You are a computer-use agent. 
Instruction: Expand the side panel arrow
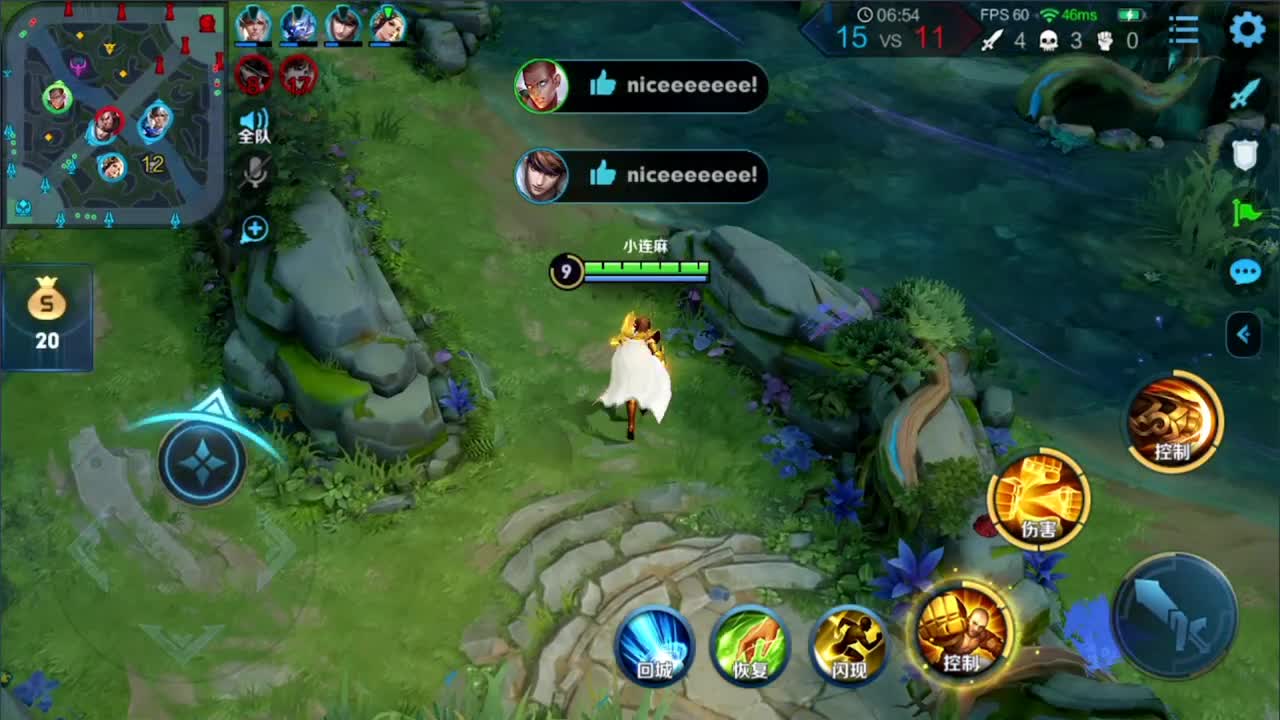(x=1245, y=335)
